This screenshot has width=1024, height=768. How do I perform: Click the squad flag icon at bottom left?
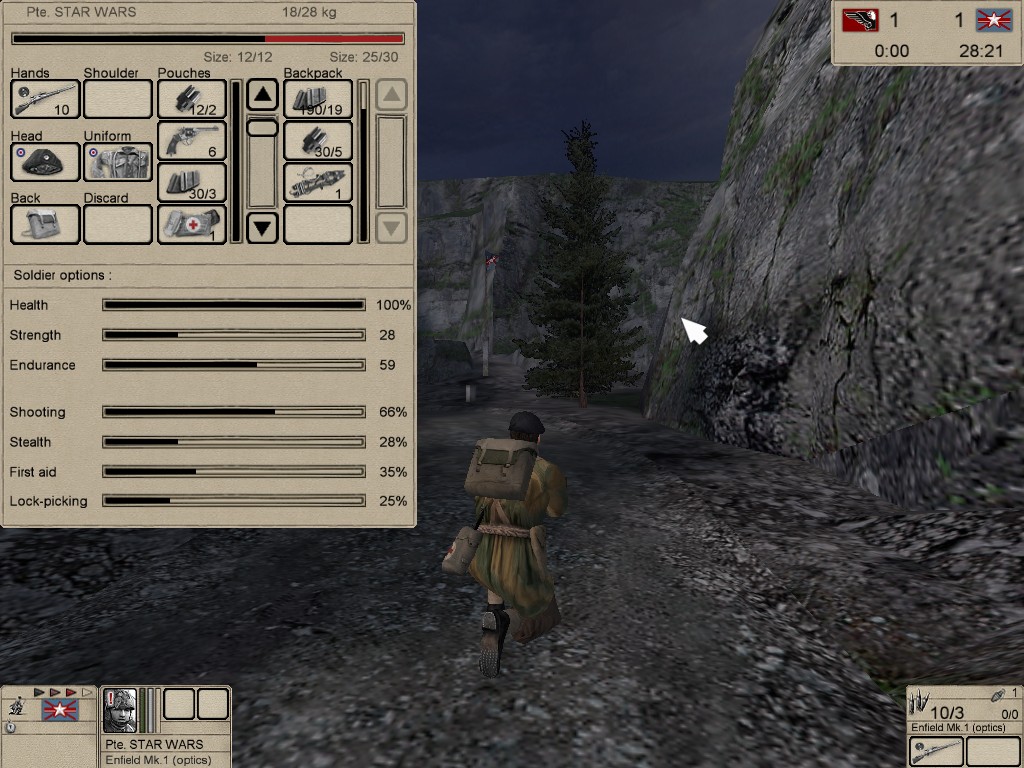tap(60, 711)
